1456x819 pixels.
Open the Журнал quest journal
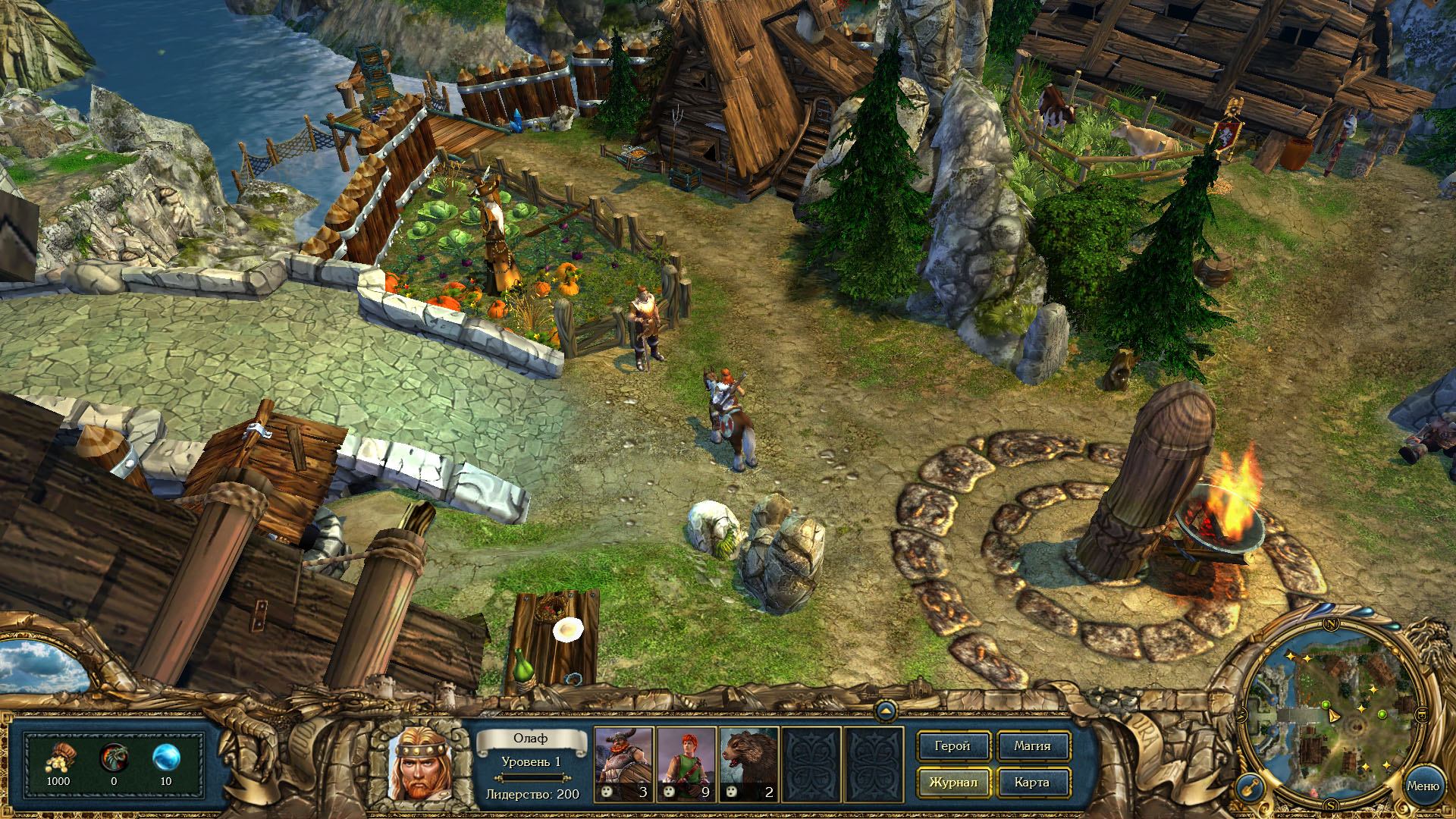coord(952,783)
